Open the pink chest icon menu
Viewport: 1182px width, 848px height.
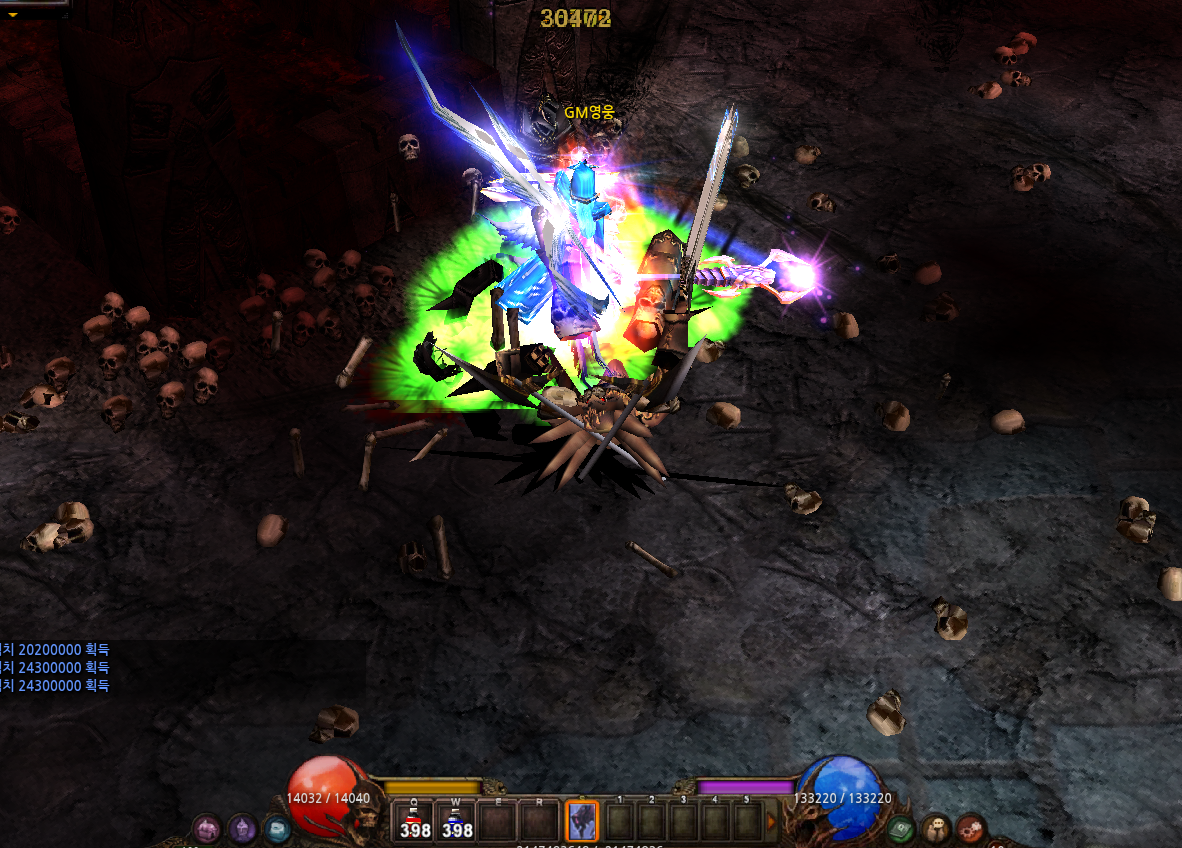(x=207, y=828)
